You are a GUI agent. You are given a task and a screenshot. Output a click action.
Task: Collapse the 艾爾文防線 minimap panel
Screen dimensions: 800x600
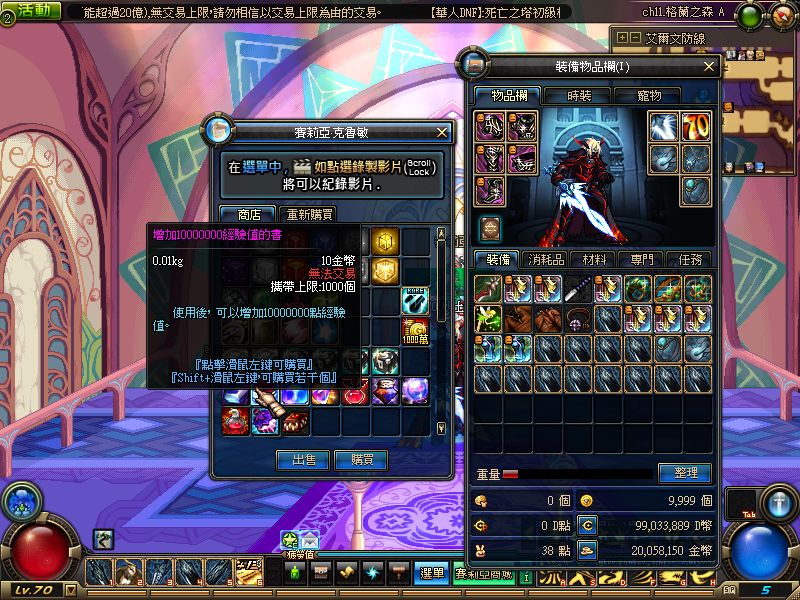click(x=635, y=38)
